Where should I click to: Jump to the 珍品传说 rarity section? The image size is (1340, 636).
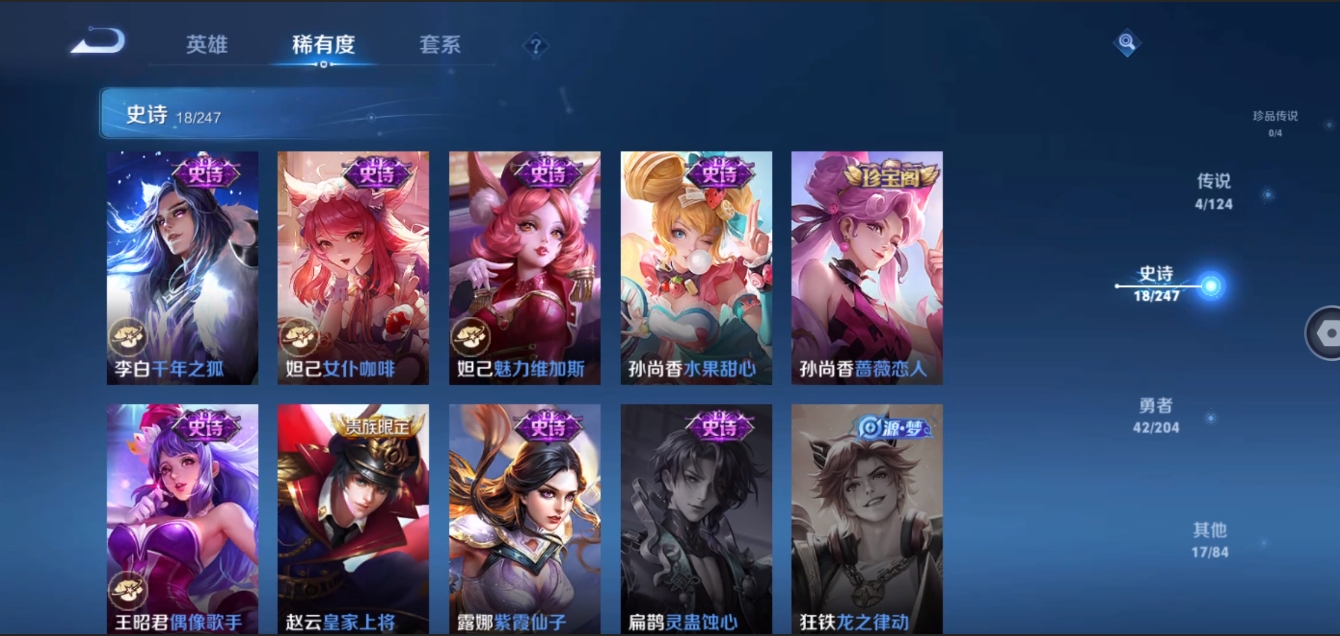coord(1275,122)
